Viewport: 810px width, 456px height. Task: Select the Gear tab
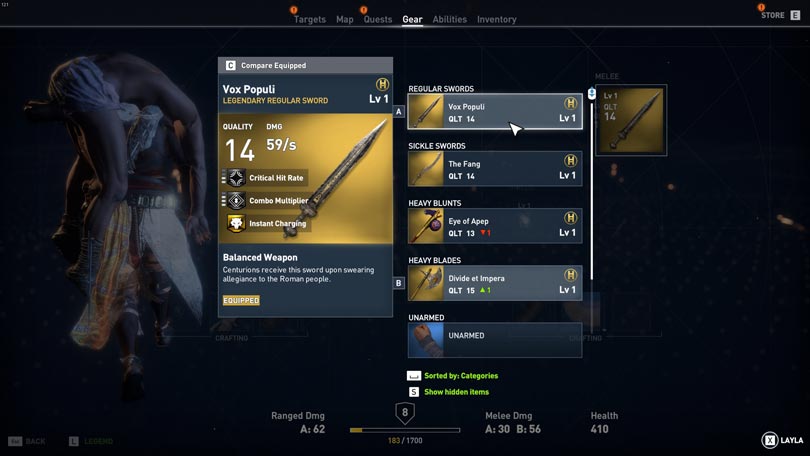tap(412, 20)
